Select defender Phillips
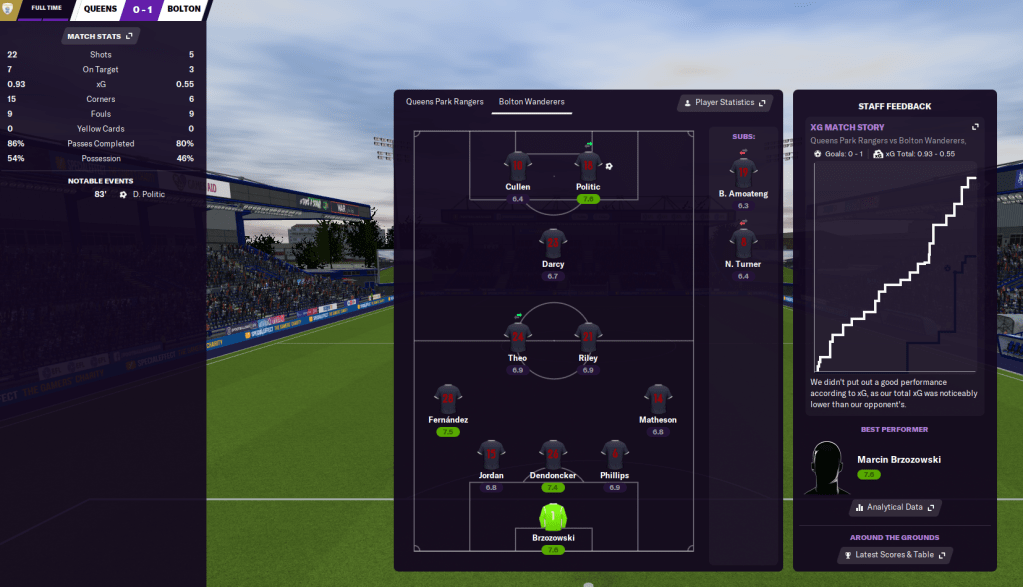1023x587 pixels. 615,454
